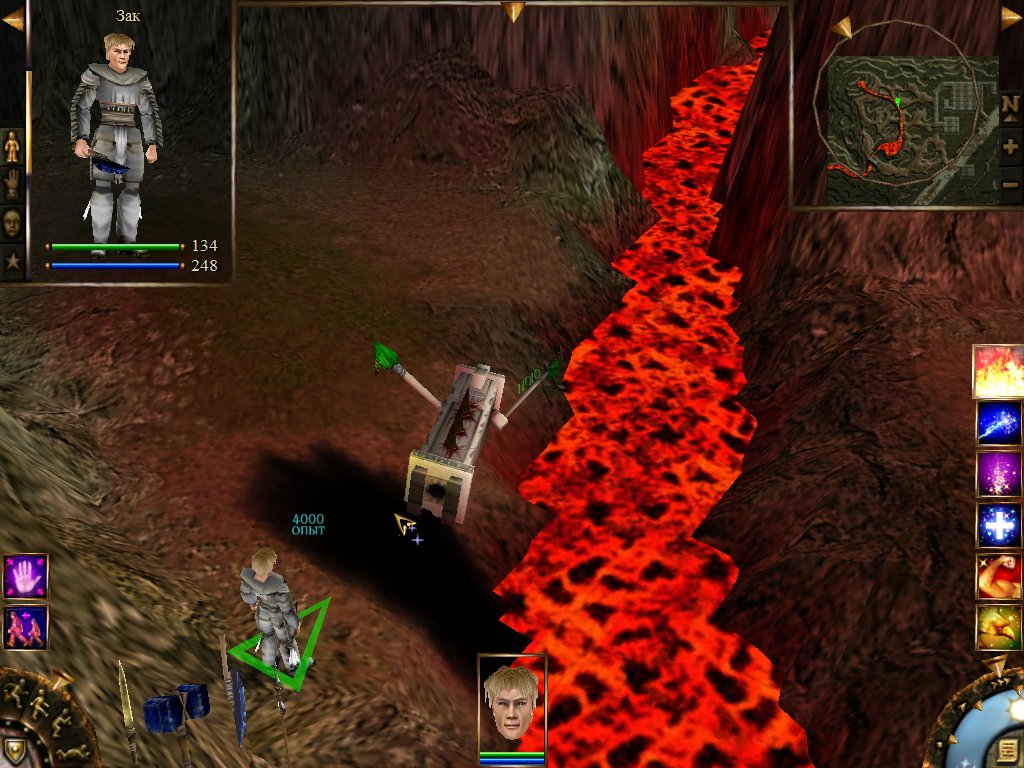Click the minimap
The image size is (1024, 768).
(910, 129)
